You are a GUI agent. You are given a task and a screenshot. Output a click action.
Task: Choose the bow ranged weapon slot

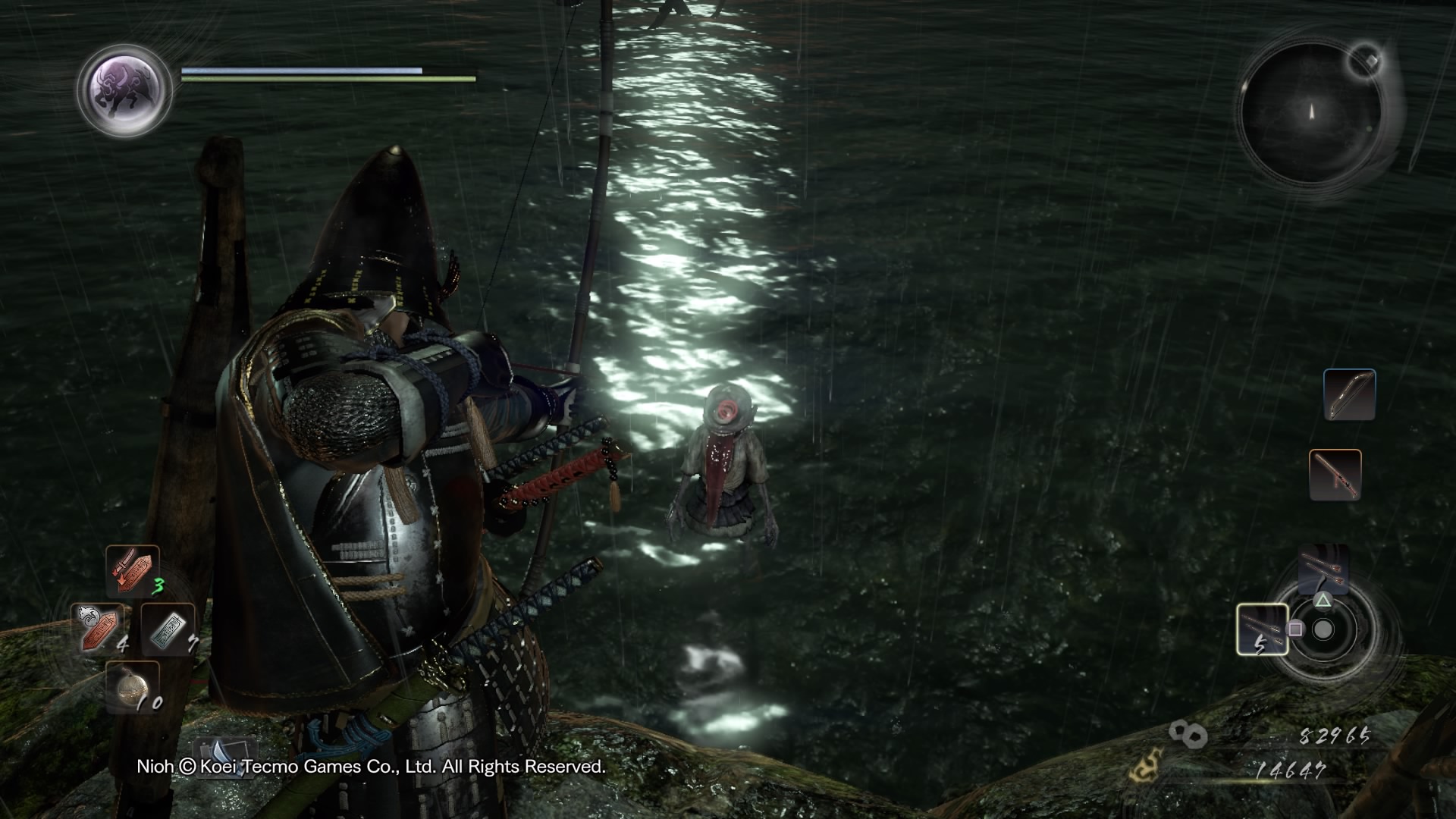(1349, 394)
